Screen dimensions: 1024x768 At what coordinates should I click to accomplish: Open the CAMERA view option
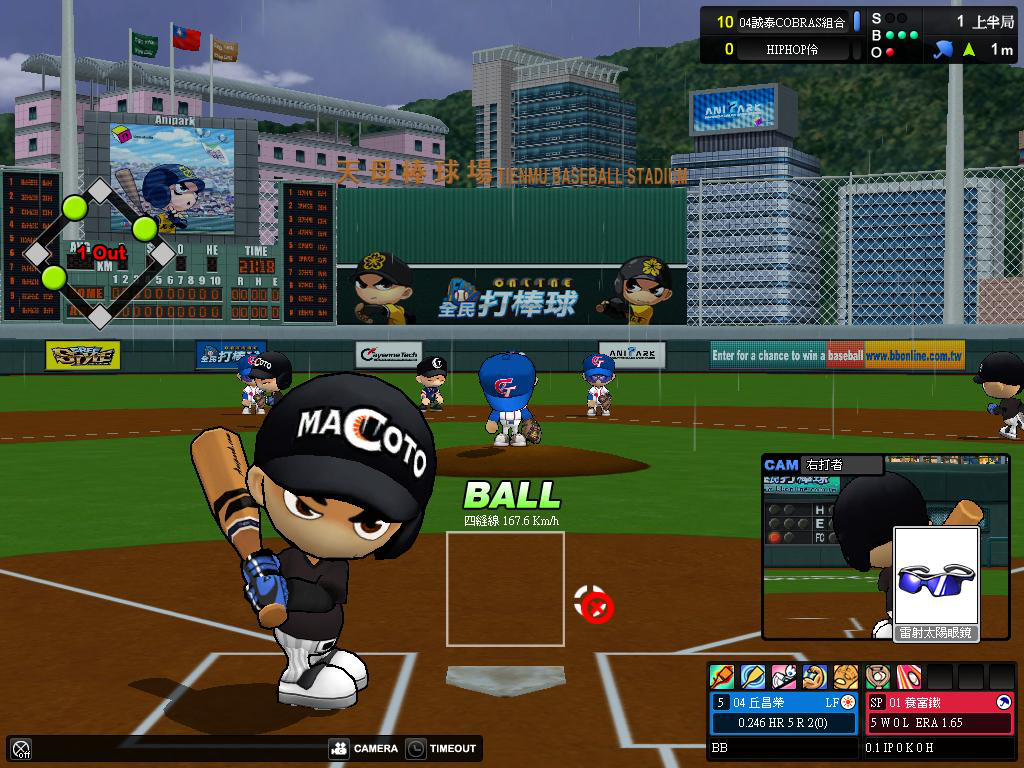tap(364, 748)
